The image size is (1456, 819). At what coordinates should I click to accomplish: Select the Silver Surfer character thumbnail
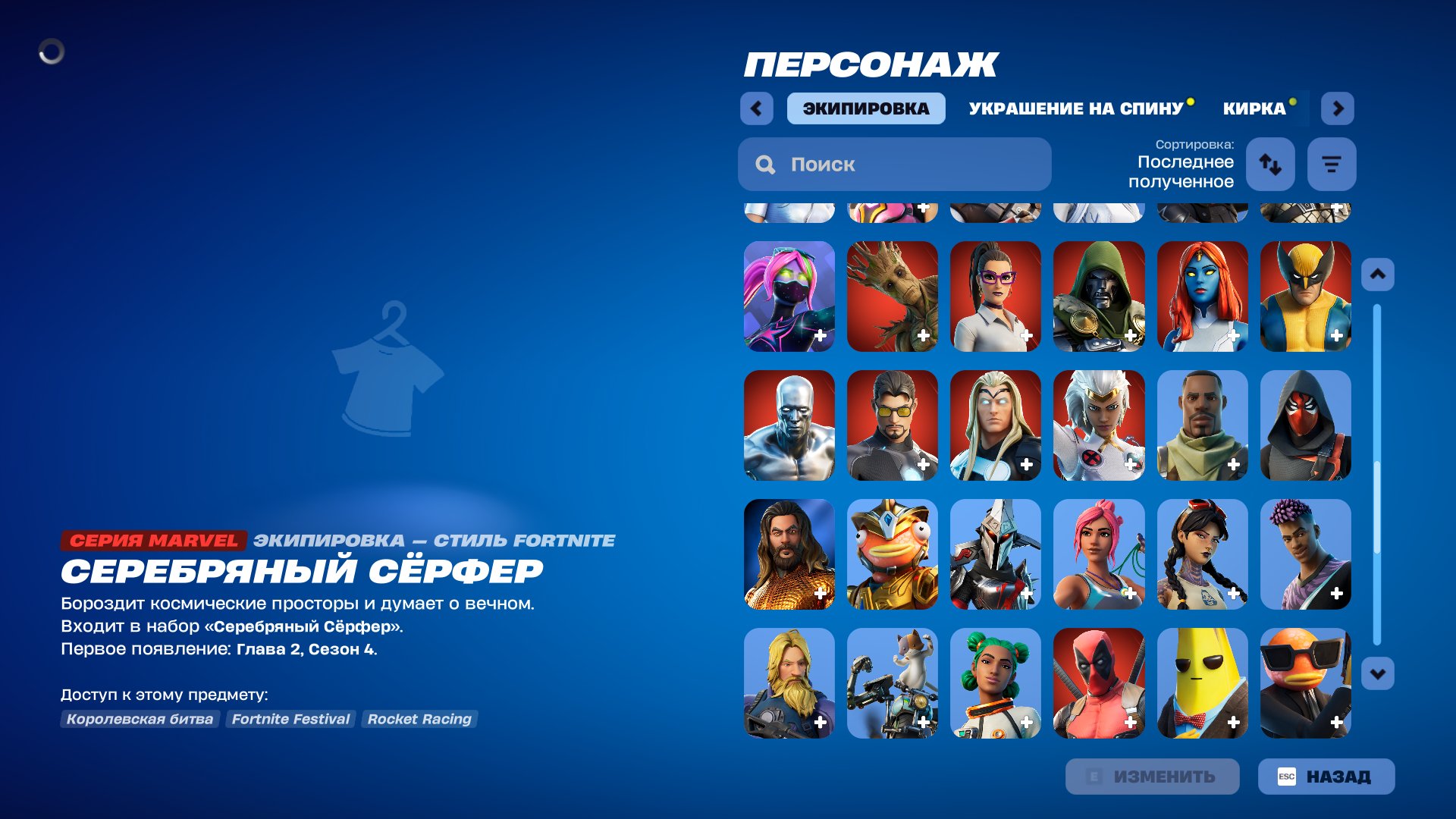coord(789,426)
